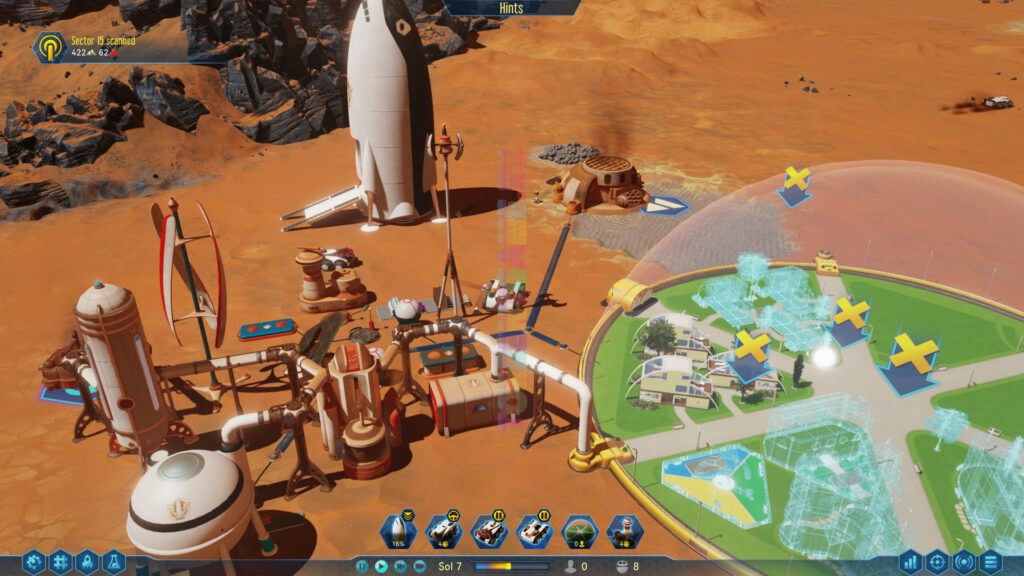1024x576 pixels.
Task: Set game speed to fast forward
Action: pos(400,566)
